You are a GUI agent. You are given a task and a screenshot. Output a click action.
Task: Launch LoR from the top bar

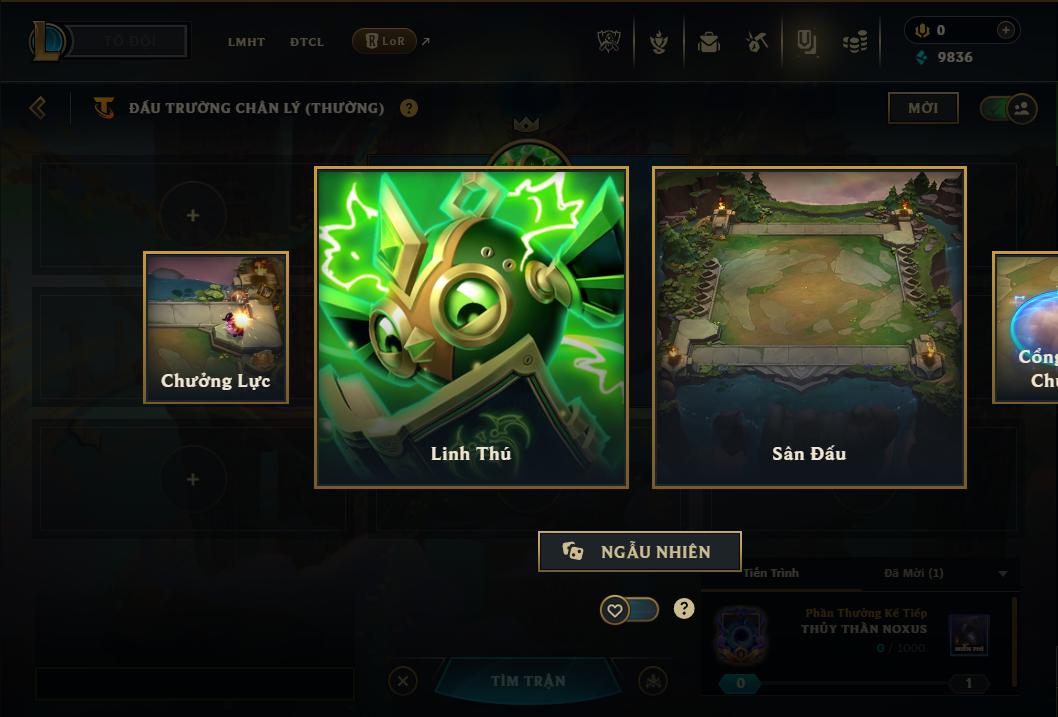click(385, 42)
